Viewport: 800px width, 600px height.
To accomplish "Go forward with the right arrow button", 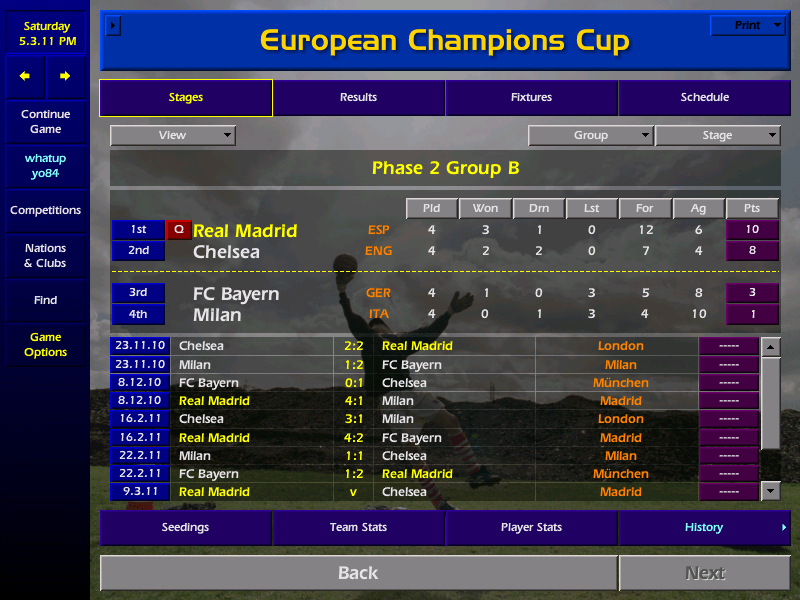I will tap(65, 76).
